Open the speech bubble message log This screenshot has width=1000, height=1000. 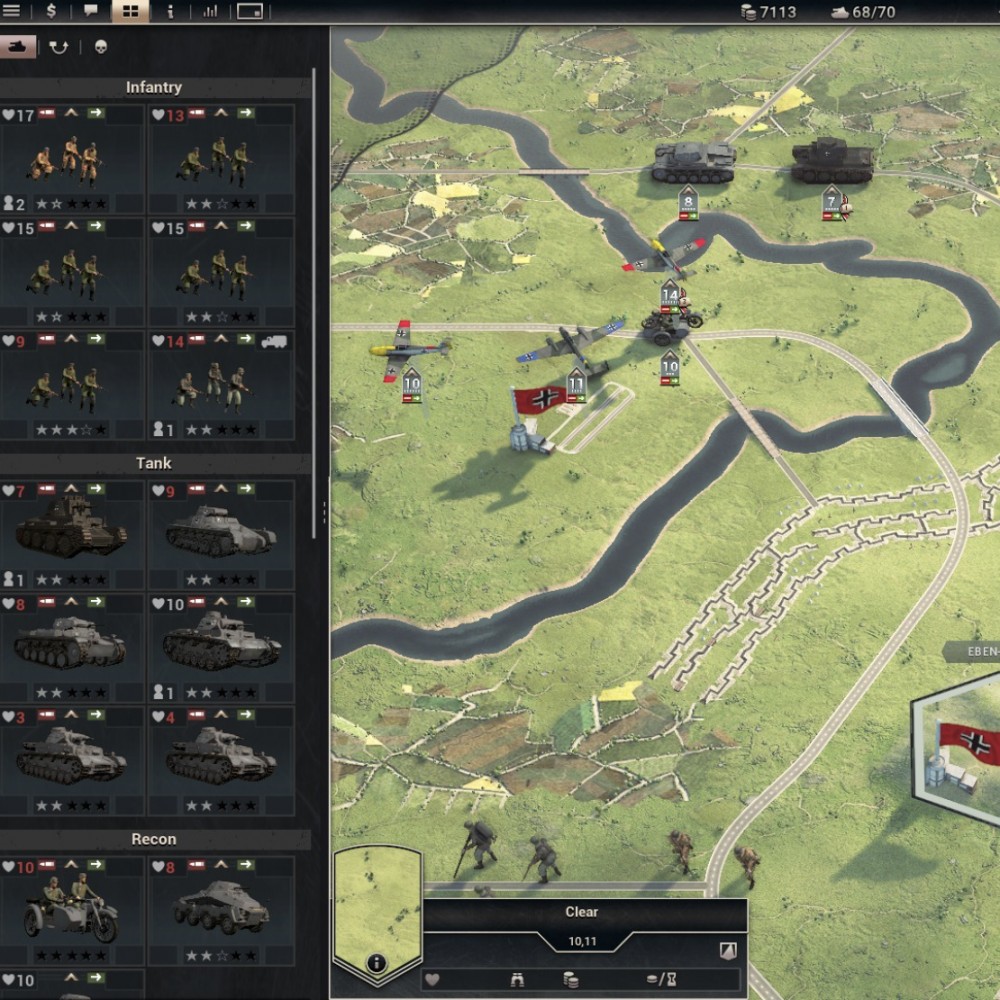(91, 11)
